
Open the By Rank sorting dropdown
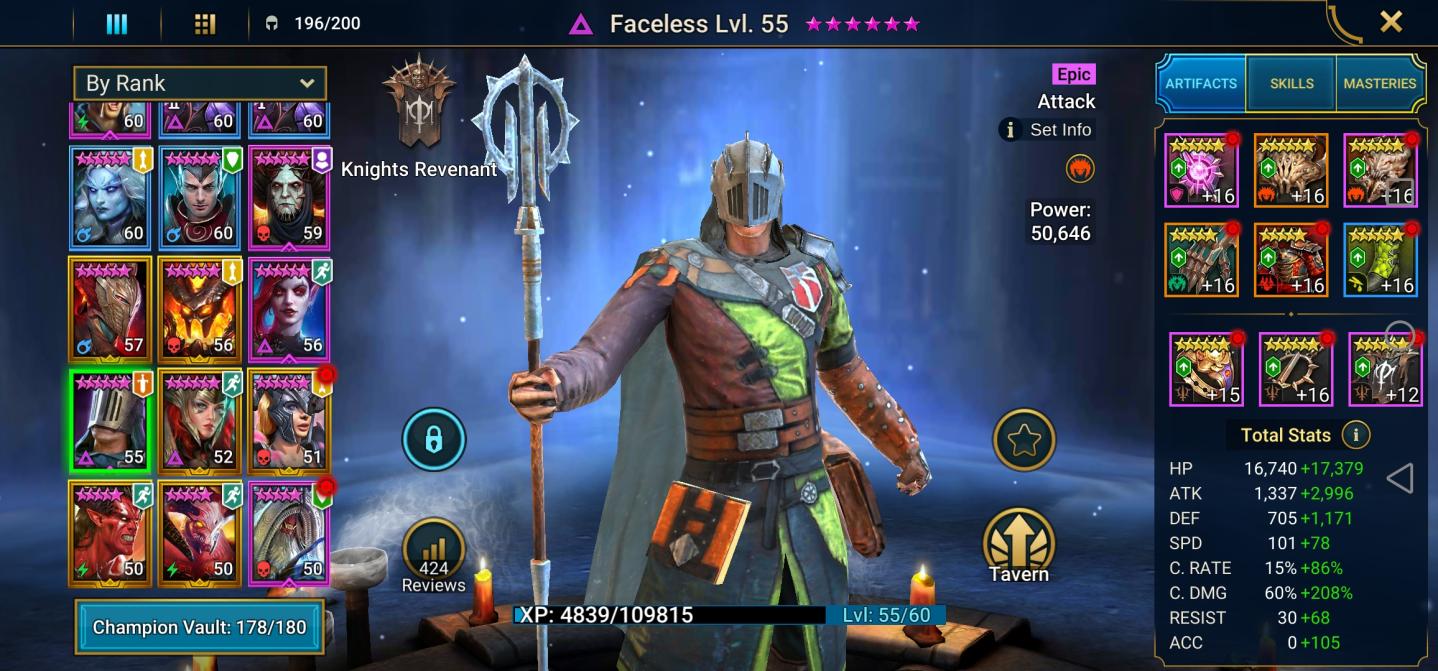point(199,83)
